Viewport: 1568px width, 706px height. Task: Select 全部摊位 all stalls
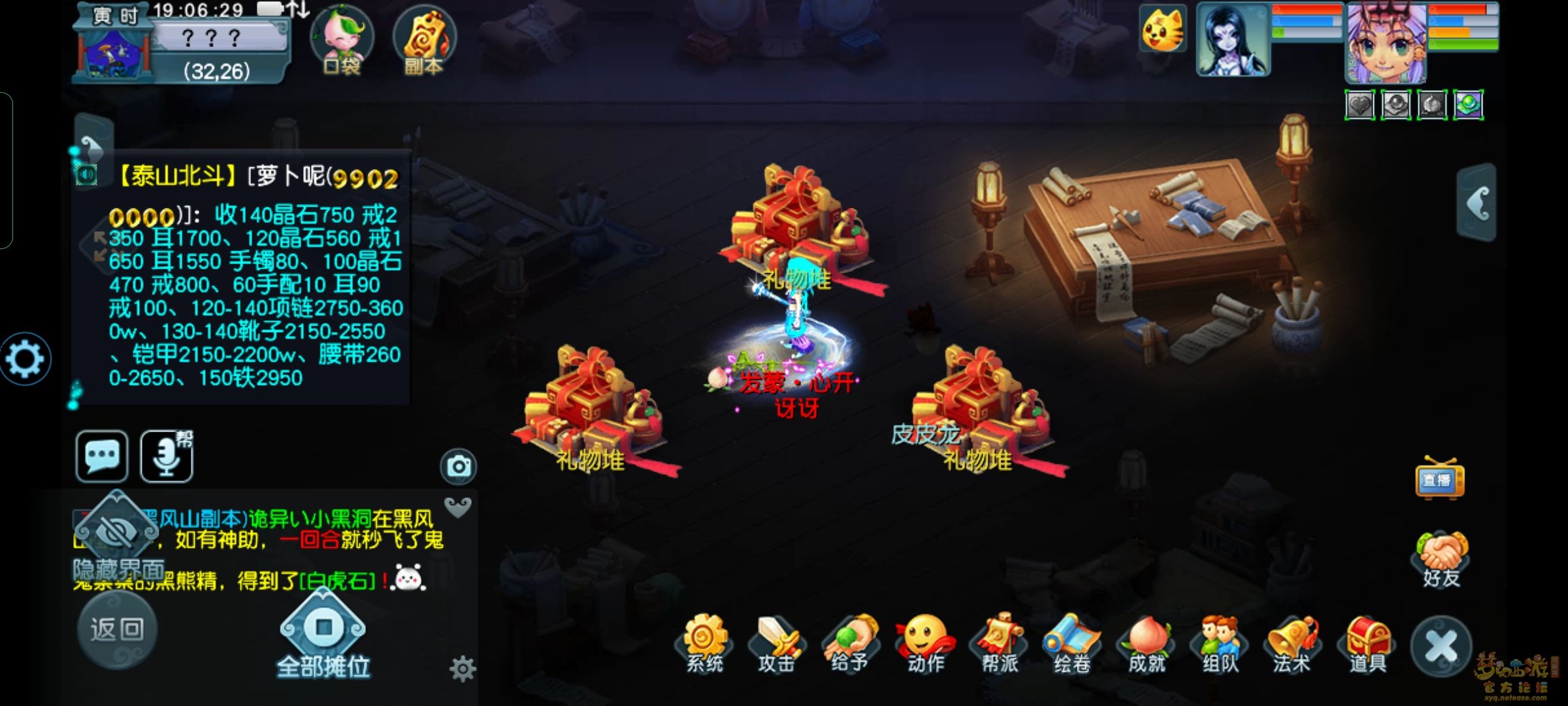[x=323, y=639]
